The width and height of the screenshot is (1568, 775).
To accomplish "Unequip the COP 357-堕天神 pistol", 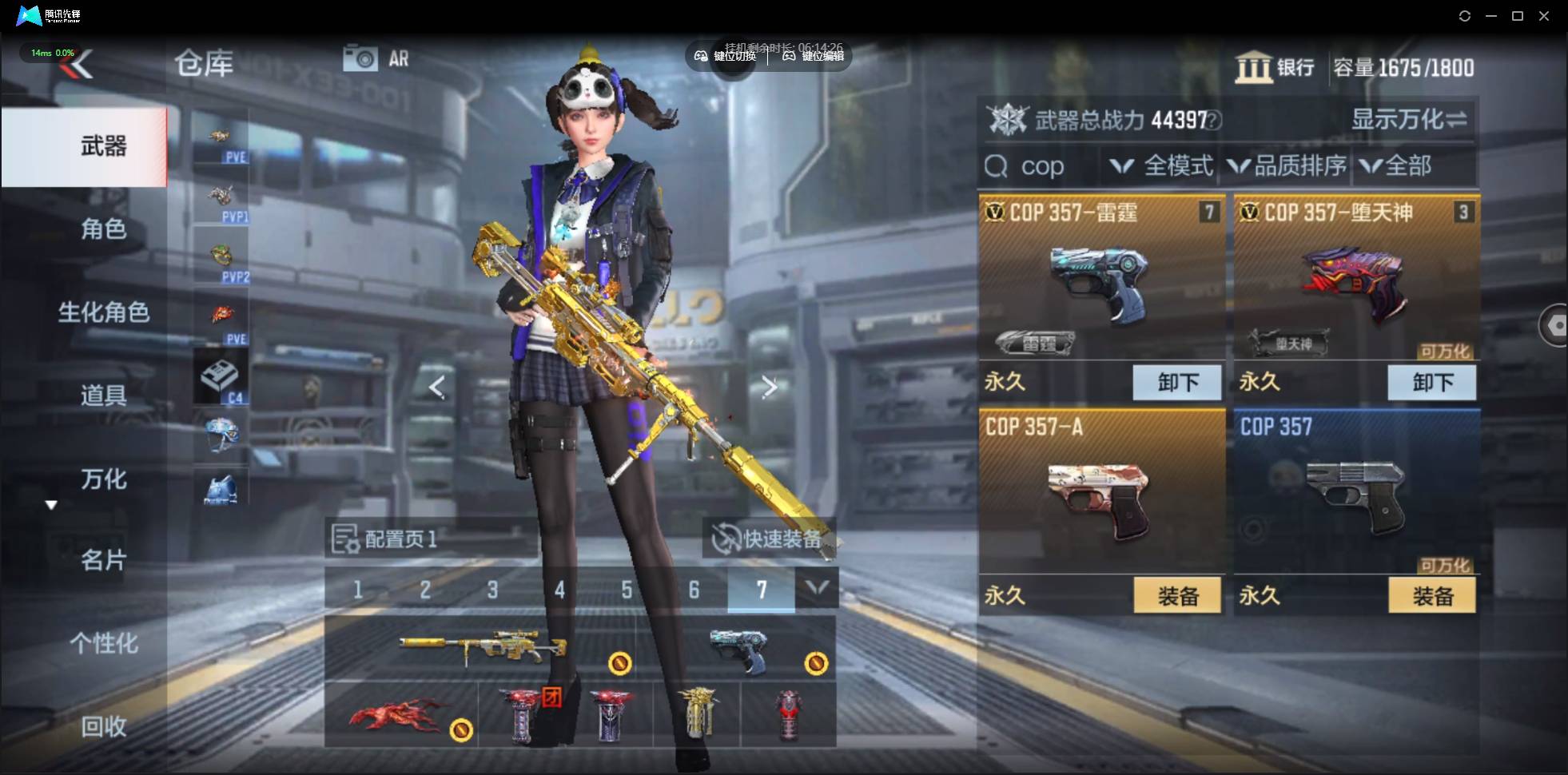I will tap(1432, 382).
